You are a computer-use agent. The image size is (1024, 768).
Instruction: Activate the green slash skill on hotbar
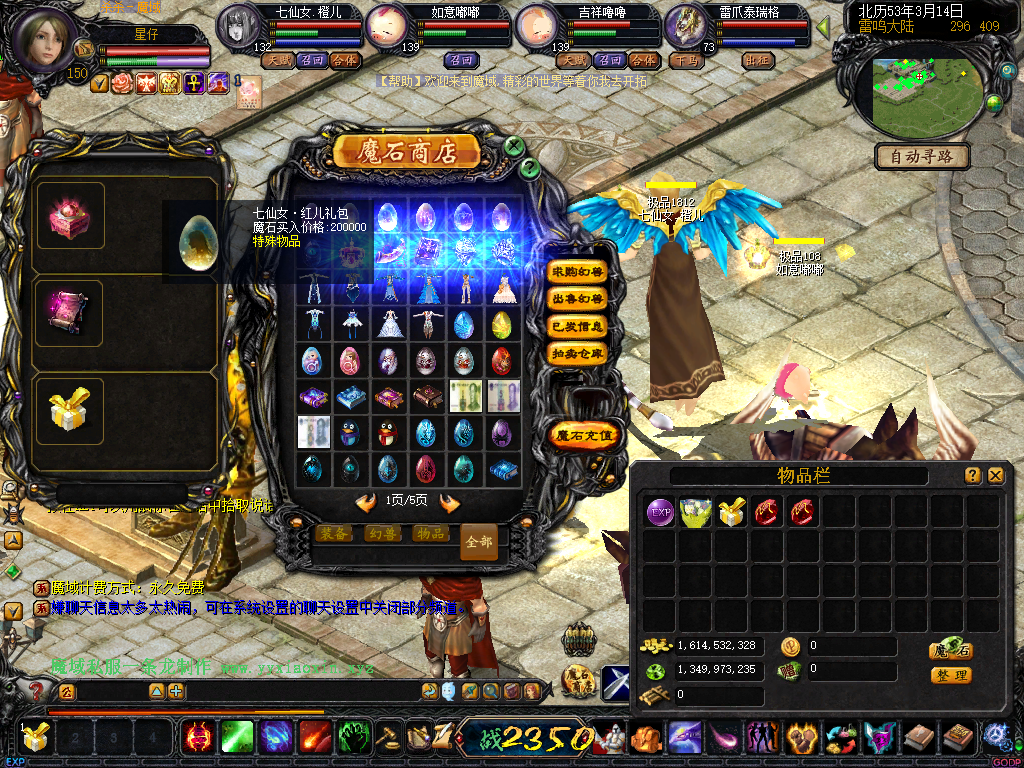(237, 738)
